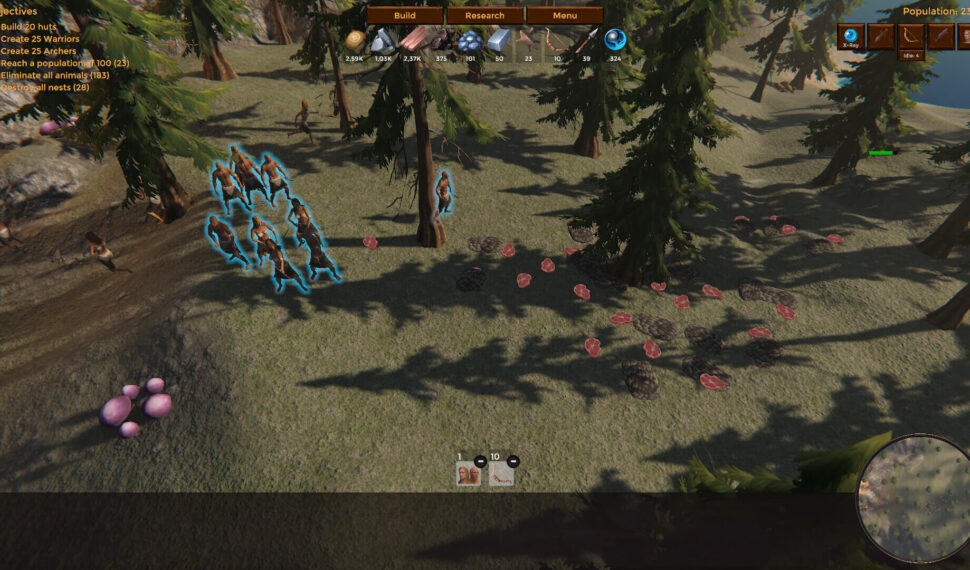Viewport: 970px width, 570px height.
Task: Open the Research panel
Action: coord(485,16)
